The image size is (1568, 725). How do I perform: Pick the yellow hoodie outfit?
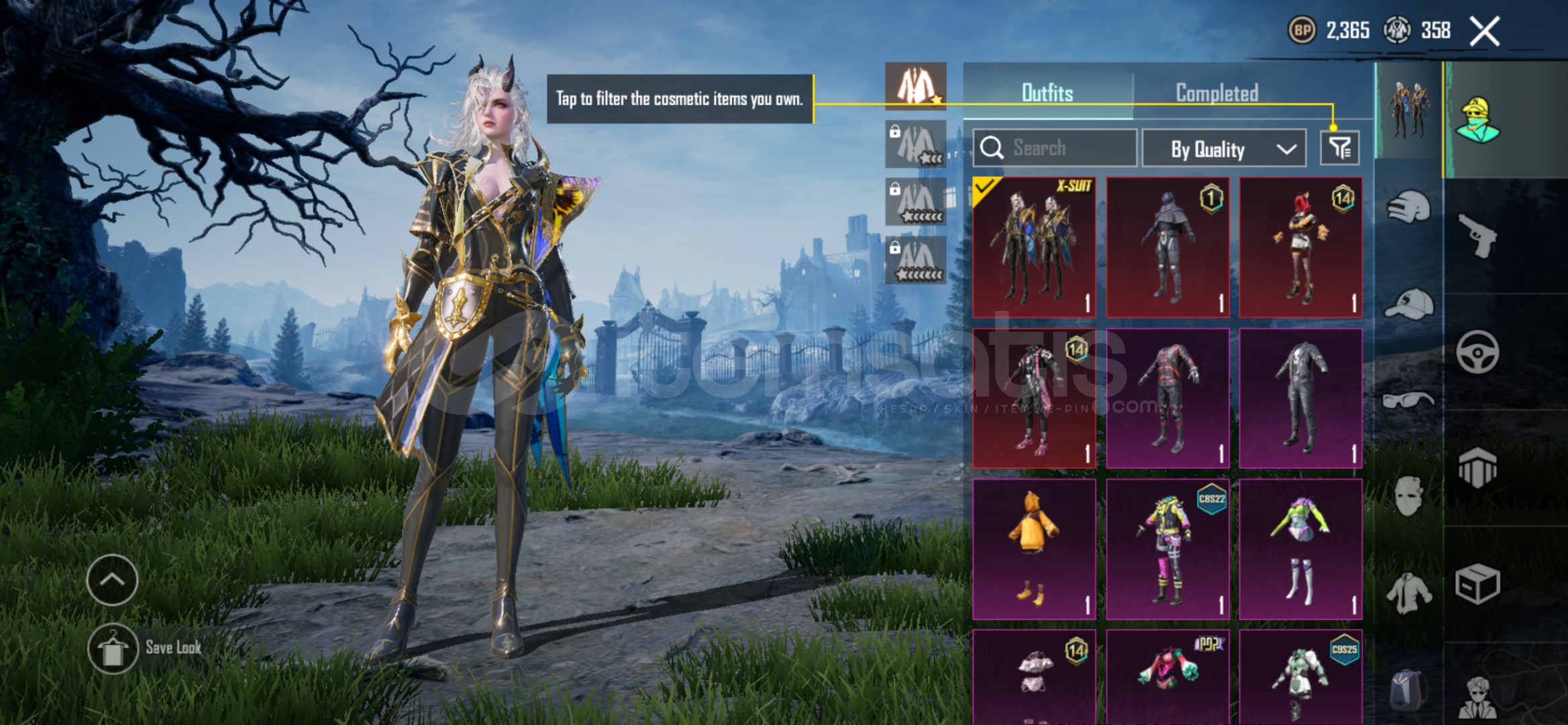1034,548
